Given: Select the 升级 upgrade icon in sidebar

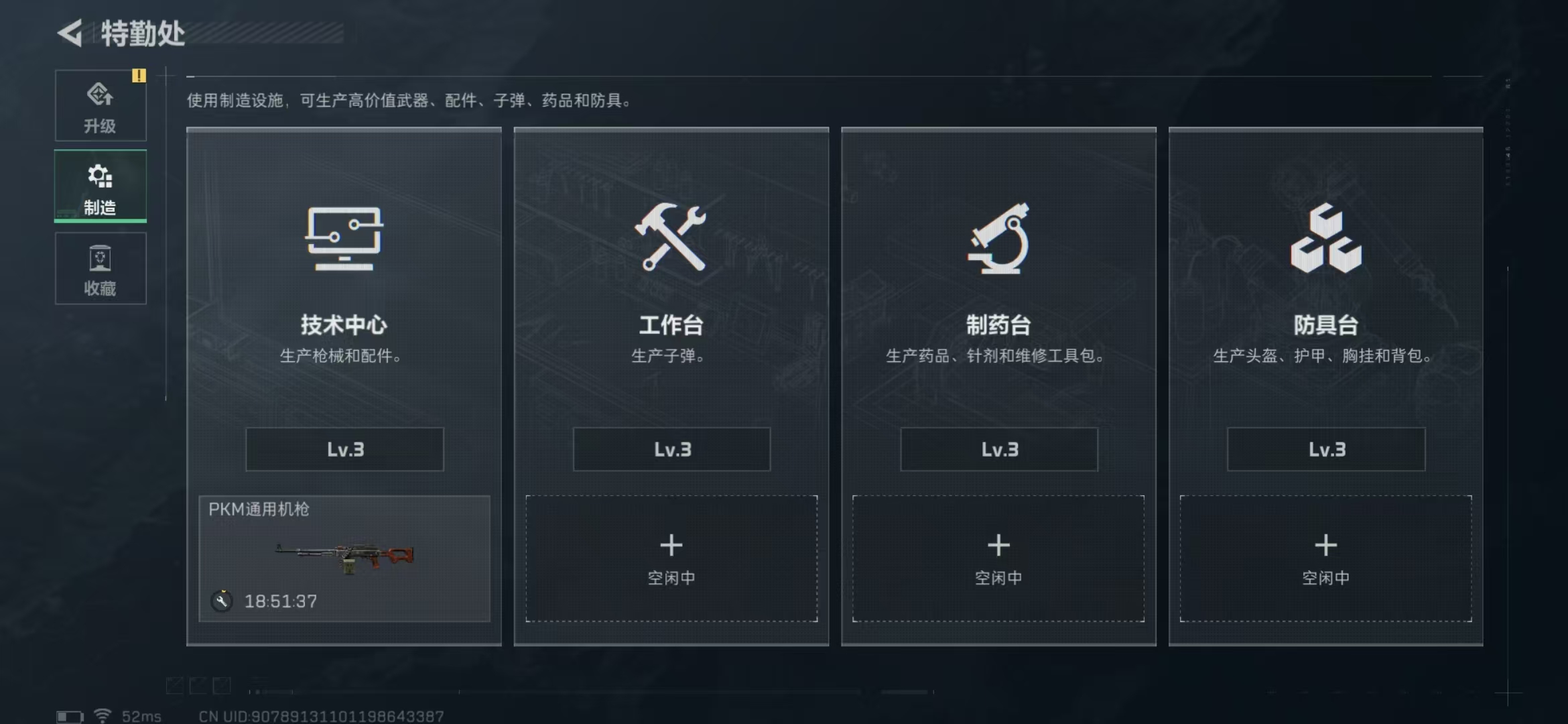Looking at the screenshot, I should (x=100, y=95).
